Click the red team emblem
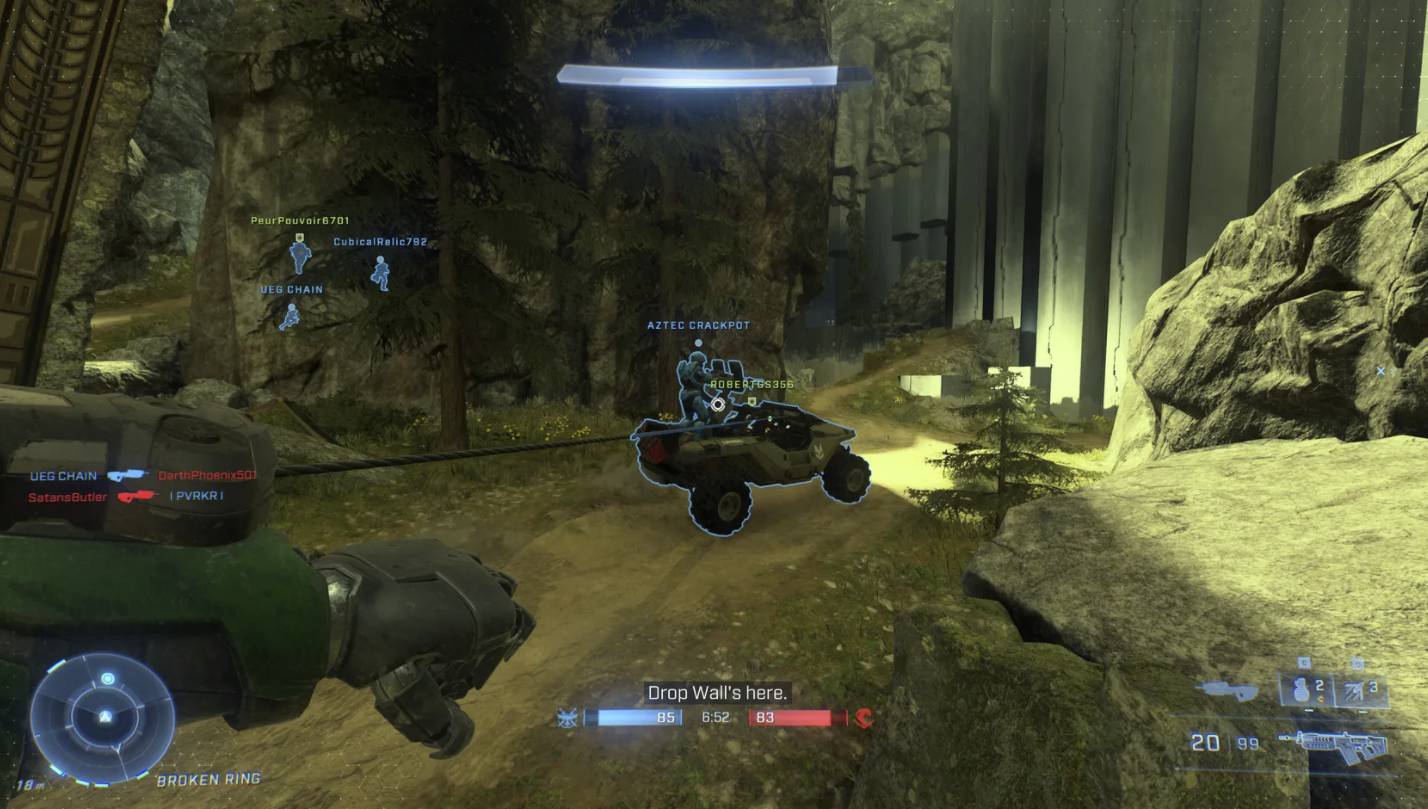 (863, 718)
